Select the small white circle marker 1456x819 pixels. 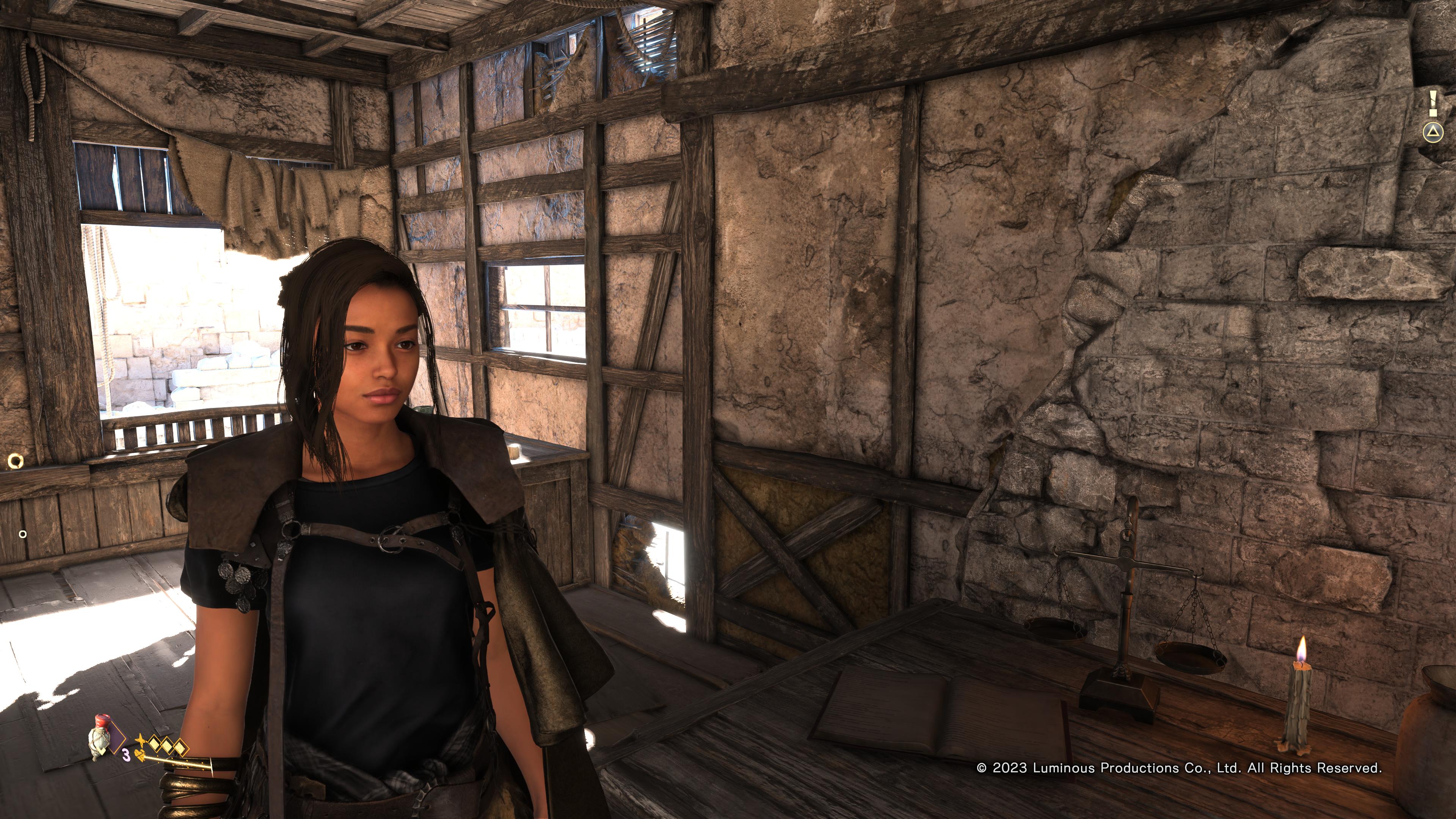23,533
